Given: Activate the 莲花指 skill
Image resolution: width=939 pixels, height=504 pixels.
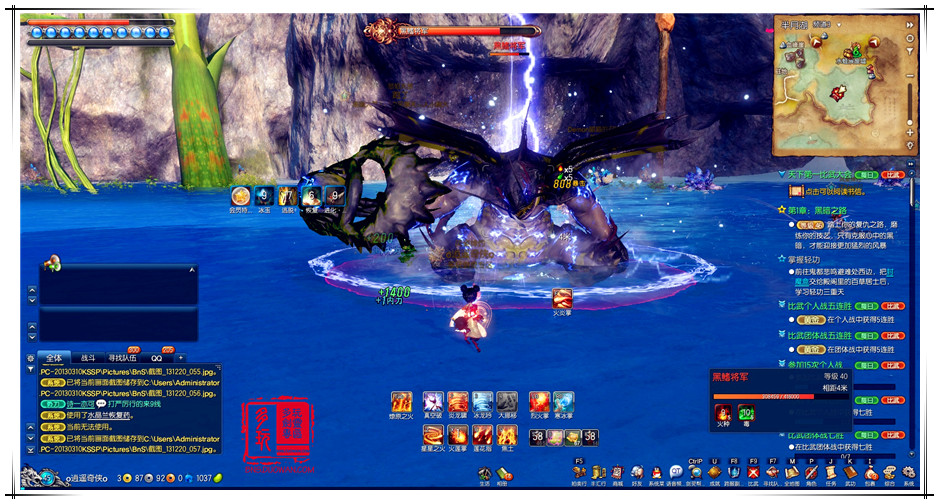Looking at the screenshot, I should [x=483, y=436].
